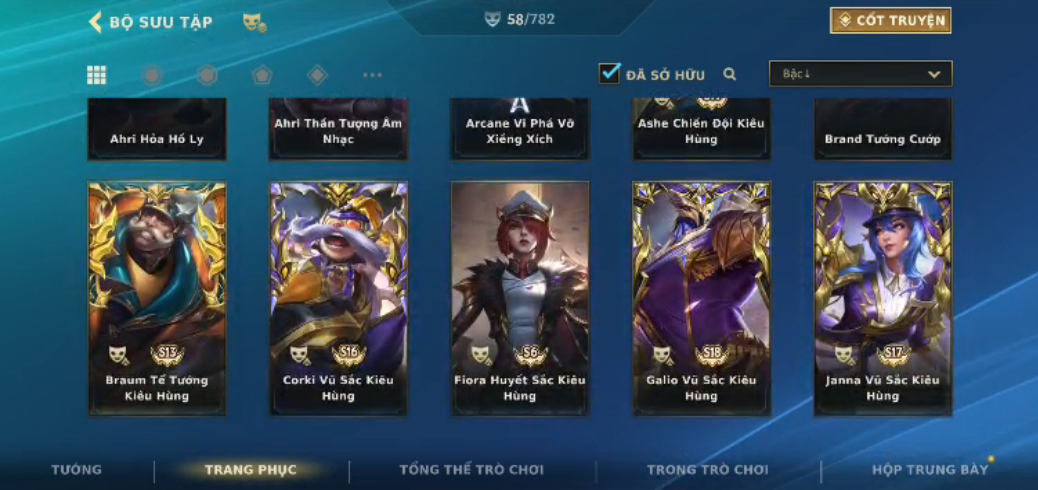Select the diamond rarity filter icon

[317, 75]
